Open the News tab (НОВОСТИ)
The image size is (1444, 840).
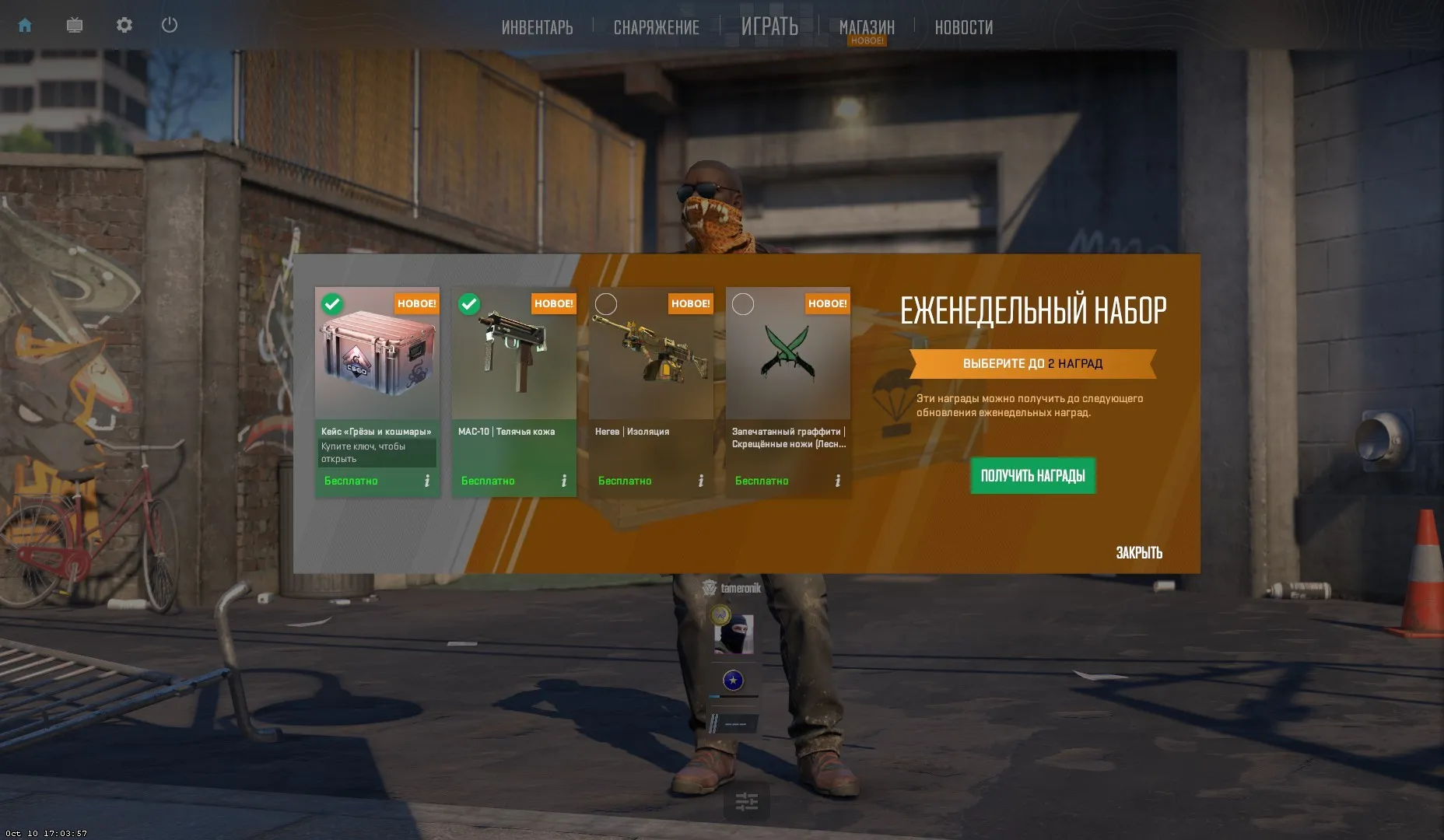[963, 27]
